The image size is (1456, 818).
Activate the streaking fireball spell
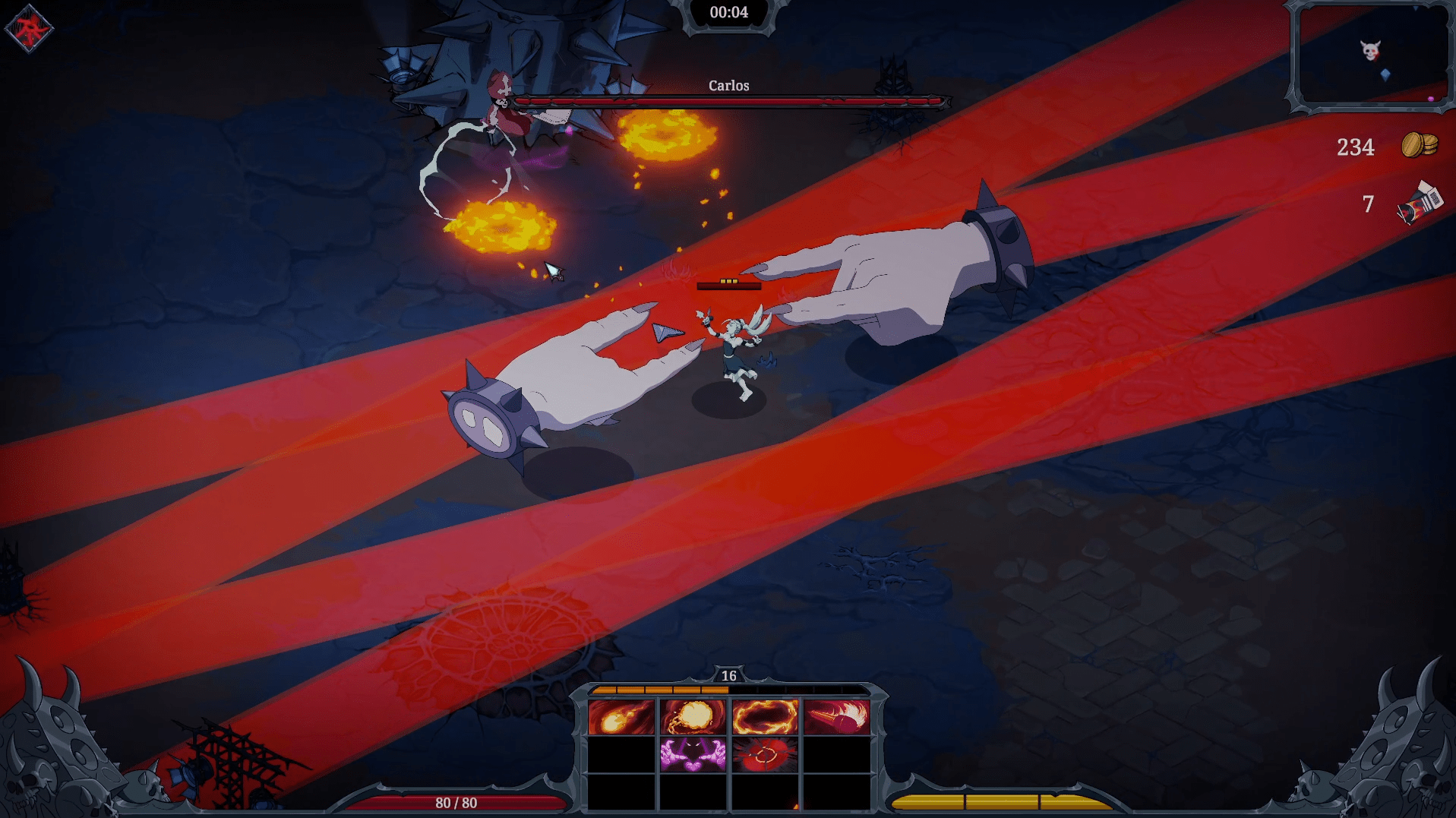coord(621,717)
